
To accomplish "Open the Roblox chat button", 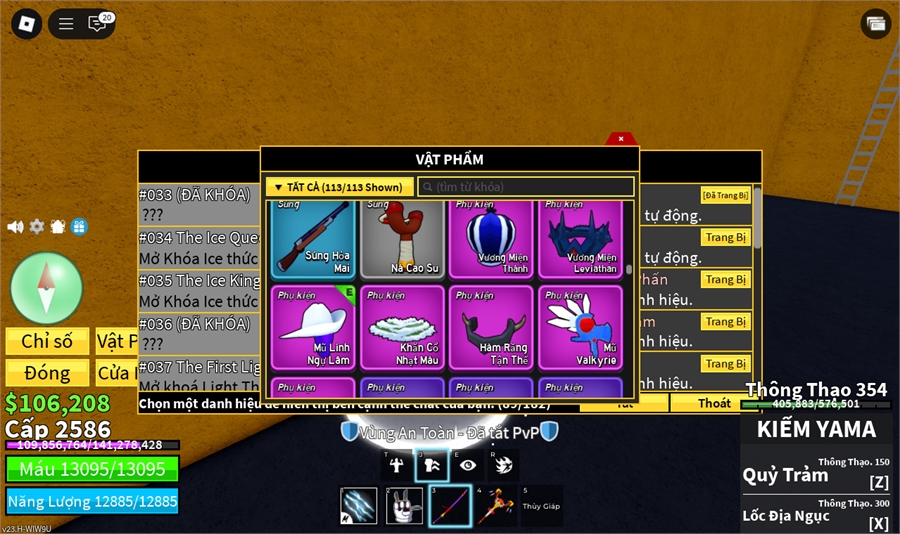I will point(98,24).
